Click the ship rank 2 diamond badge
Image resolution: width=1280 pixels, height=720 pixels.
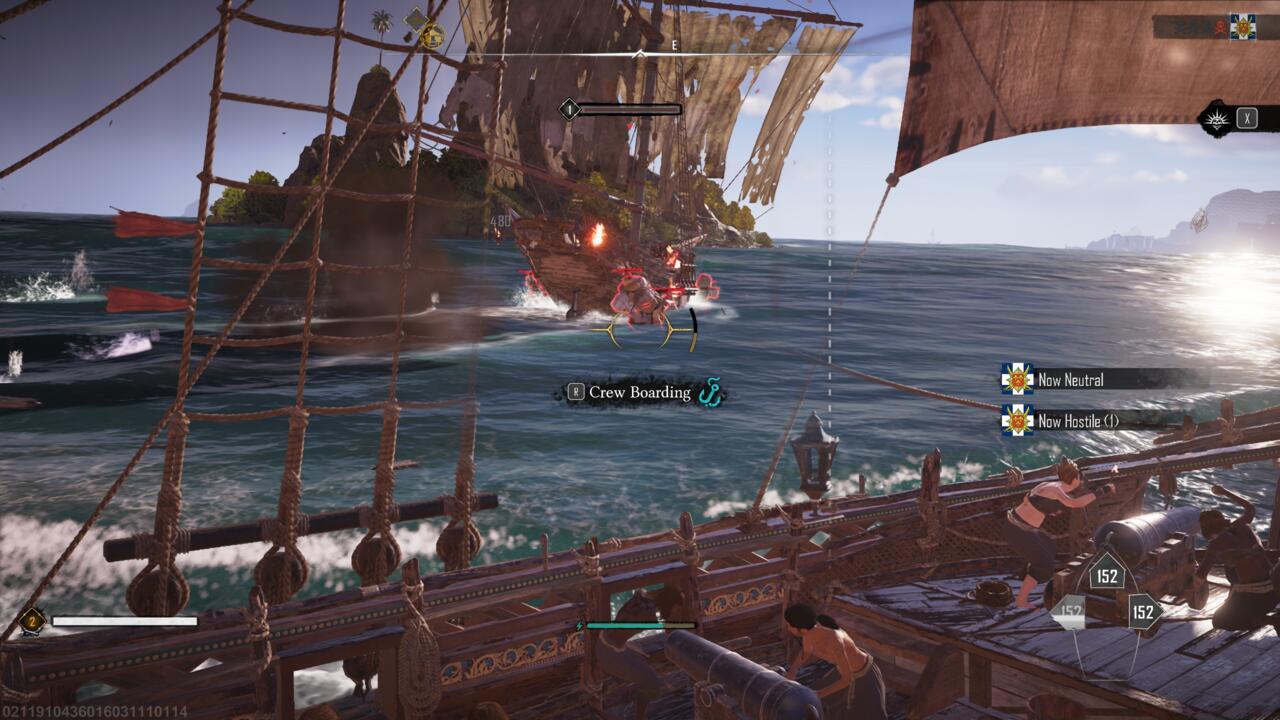point(31,621)
